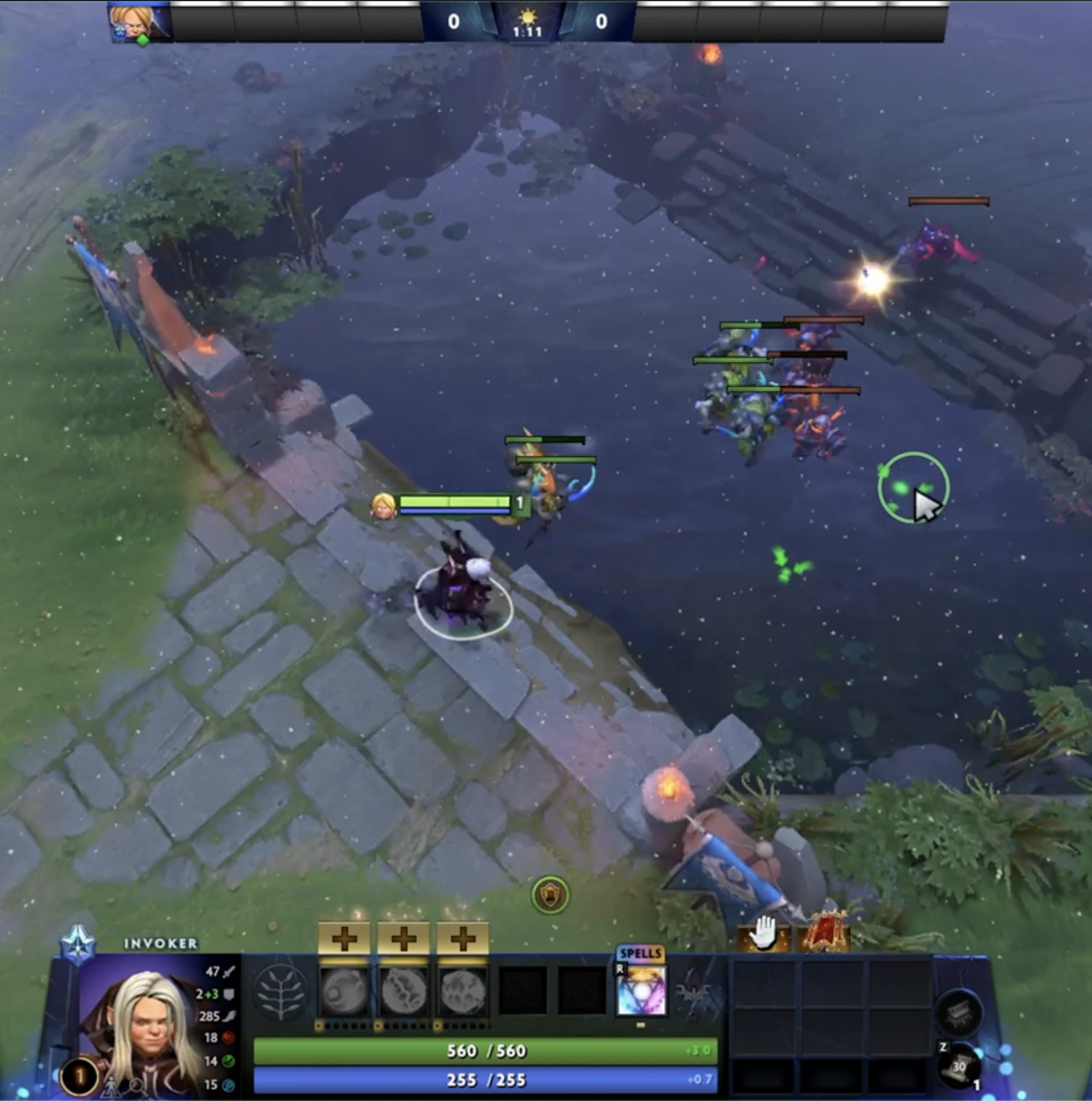This screenshot has width=1092, height=1101.
Task: Click the gold plus button above Exort
Action: [462, 938]
